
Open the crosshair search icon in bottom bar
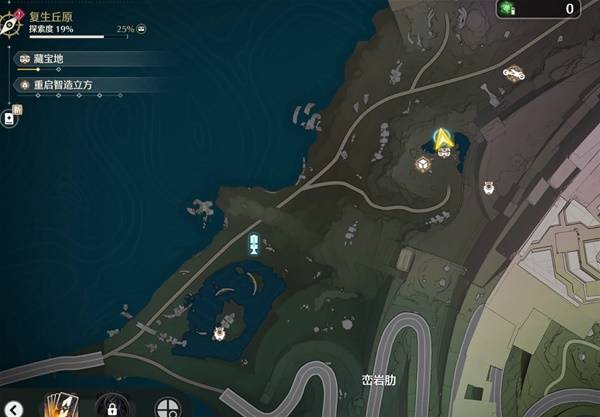[167, 407]
